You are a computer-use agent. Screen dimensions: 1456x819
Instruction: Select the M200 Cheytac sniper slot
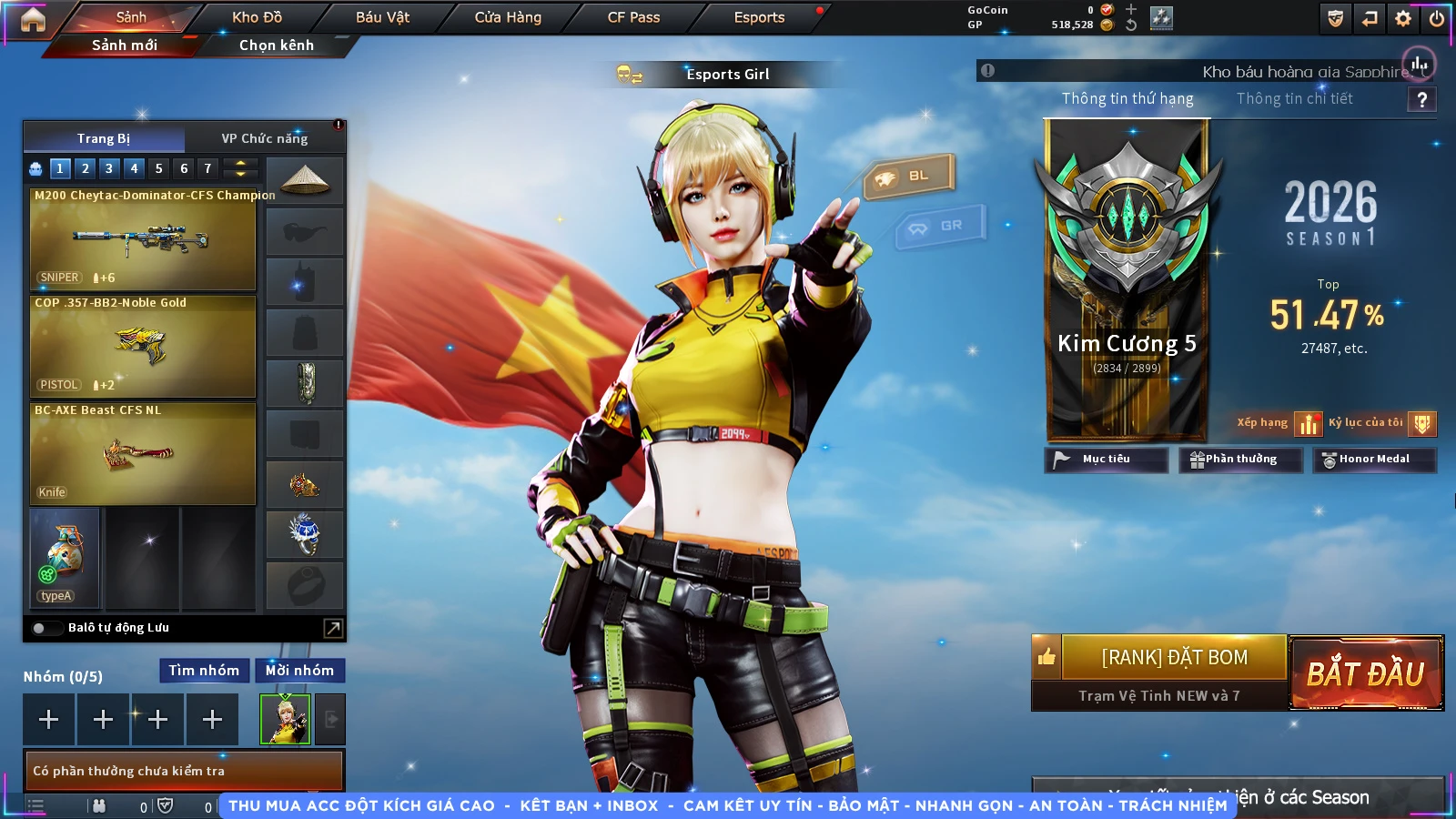(143, 238)
